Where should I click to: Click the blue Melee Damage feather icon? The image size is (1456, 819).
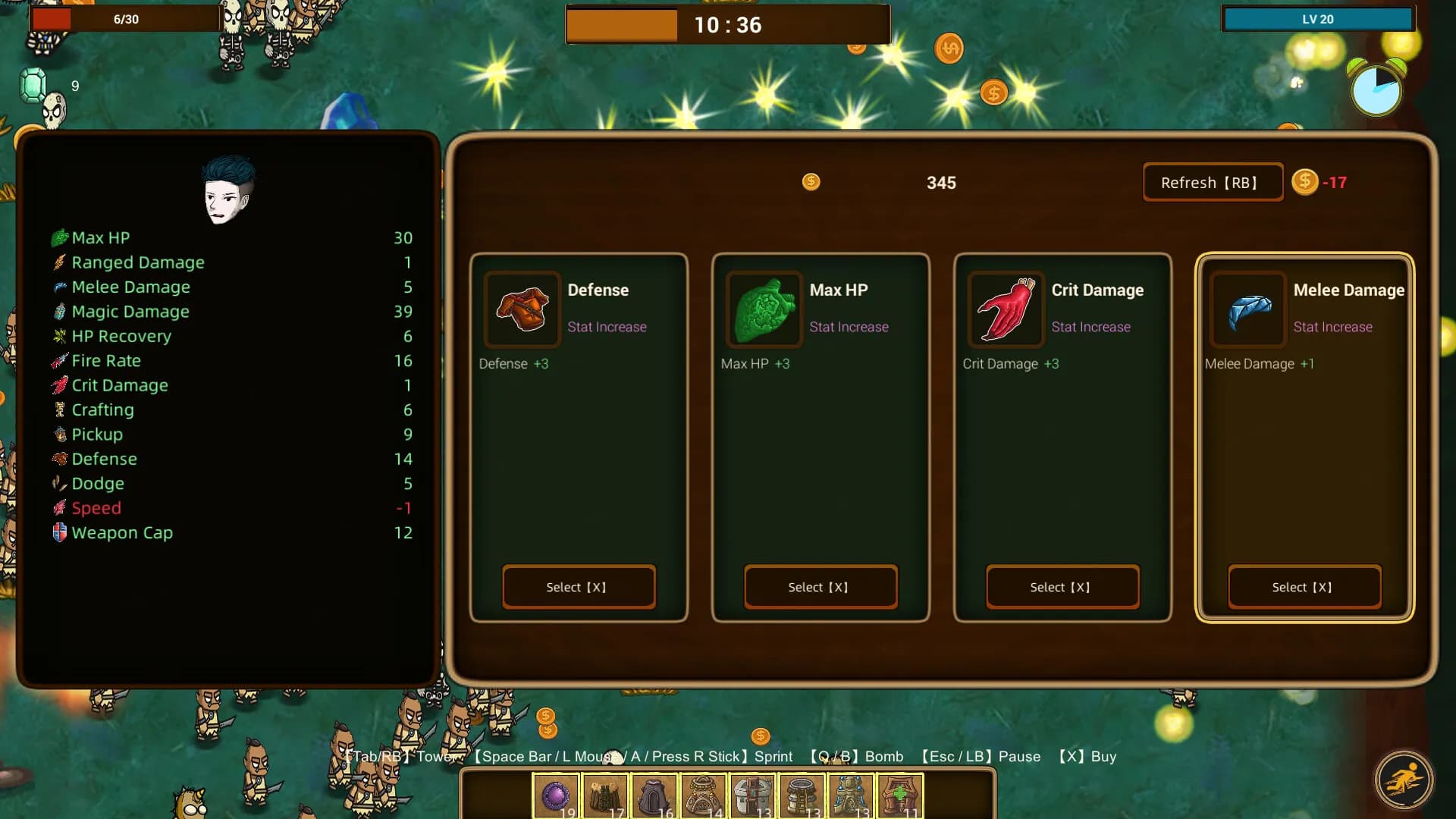point(1248,309)
